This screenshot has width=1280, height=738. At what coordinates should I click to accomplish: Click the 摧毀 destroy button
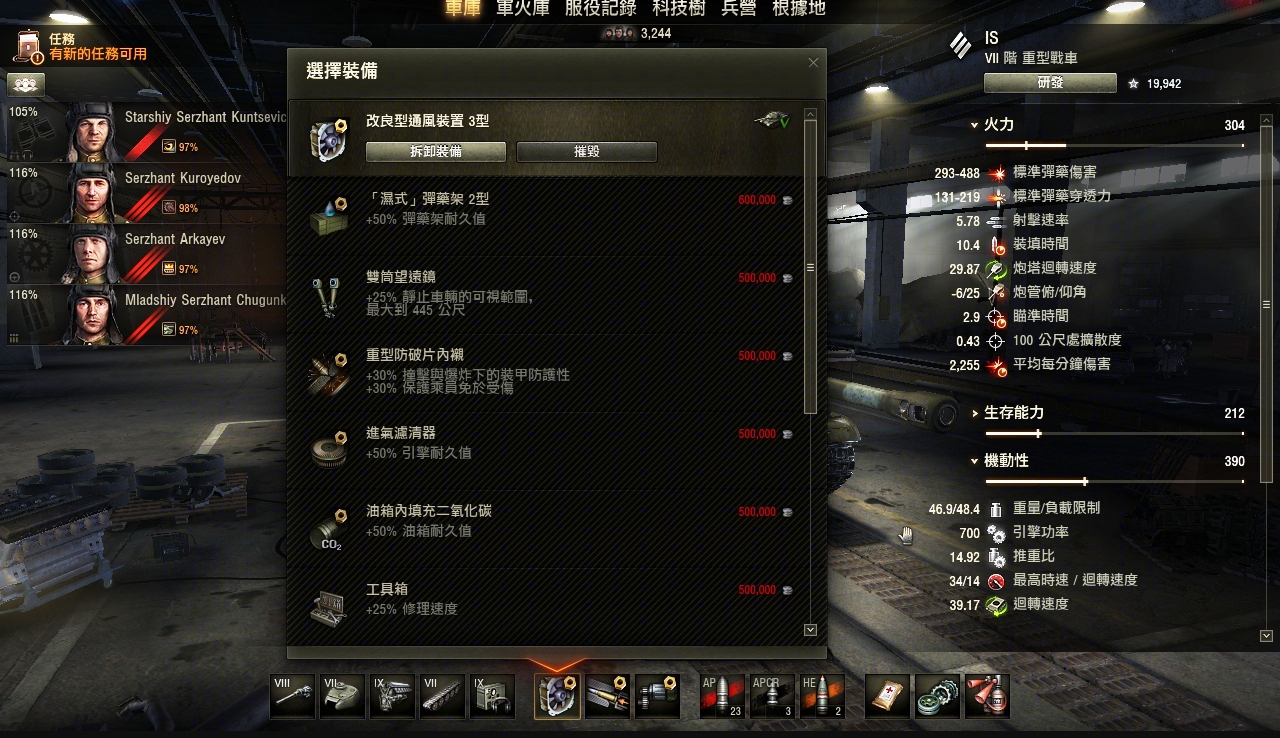pyautogui.click(x=586, y=152)
